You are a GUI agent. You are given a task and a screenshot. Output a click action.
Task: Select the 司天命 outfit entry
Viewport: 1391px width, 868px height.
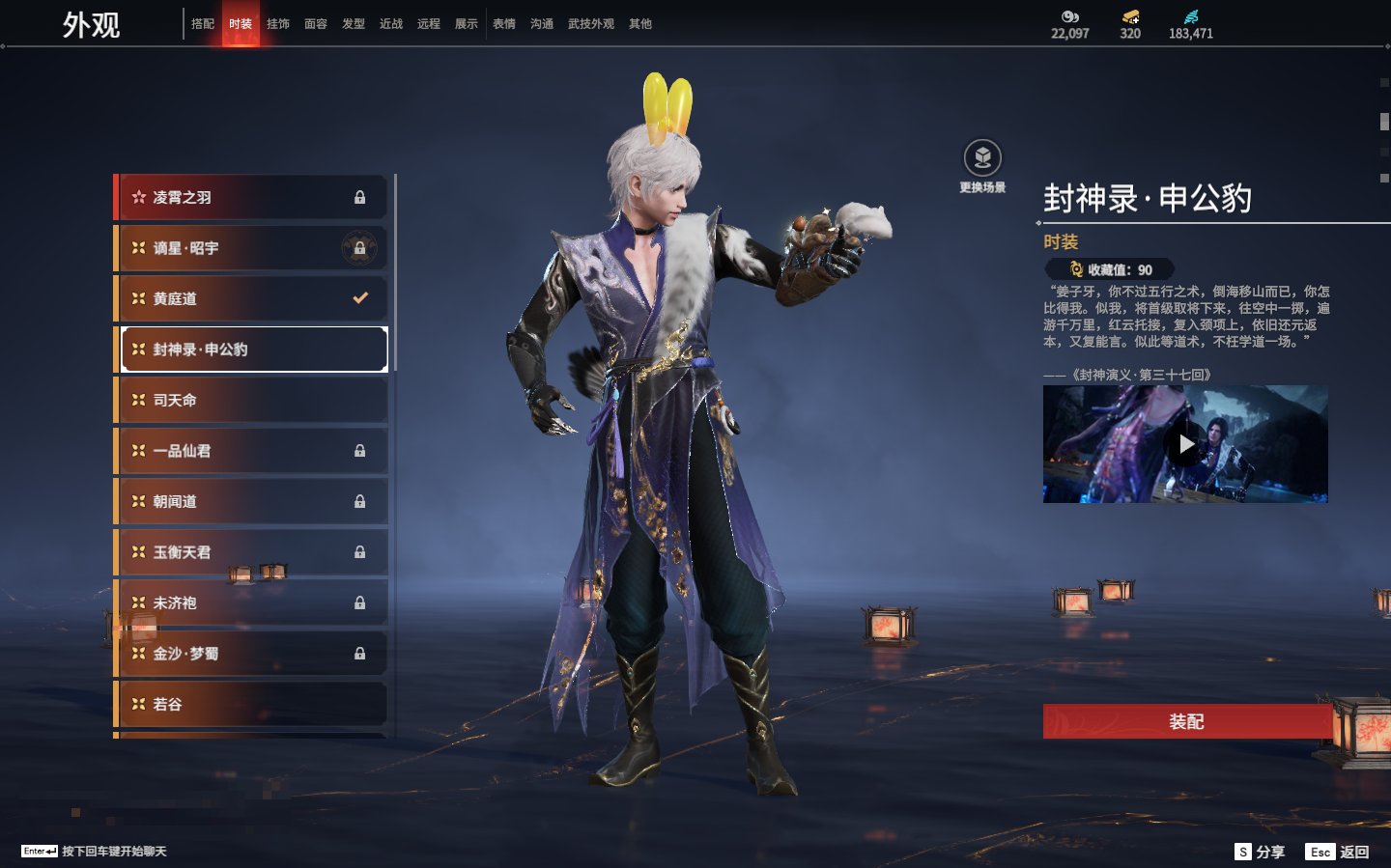pyautogui.click(x=251, y=400)
